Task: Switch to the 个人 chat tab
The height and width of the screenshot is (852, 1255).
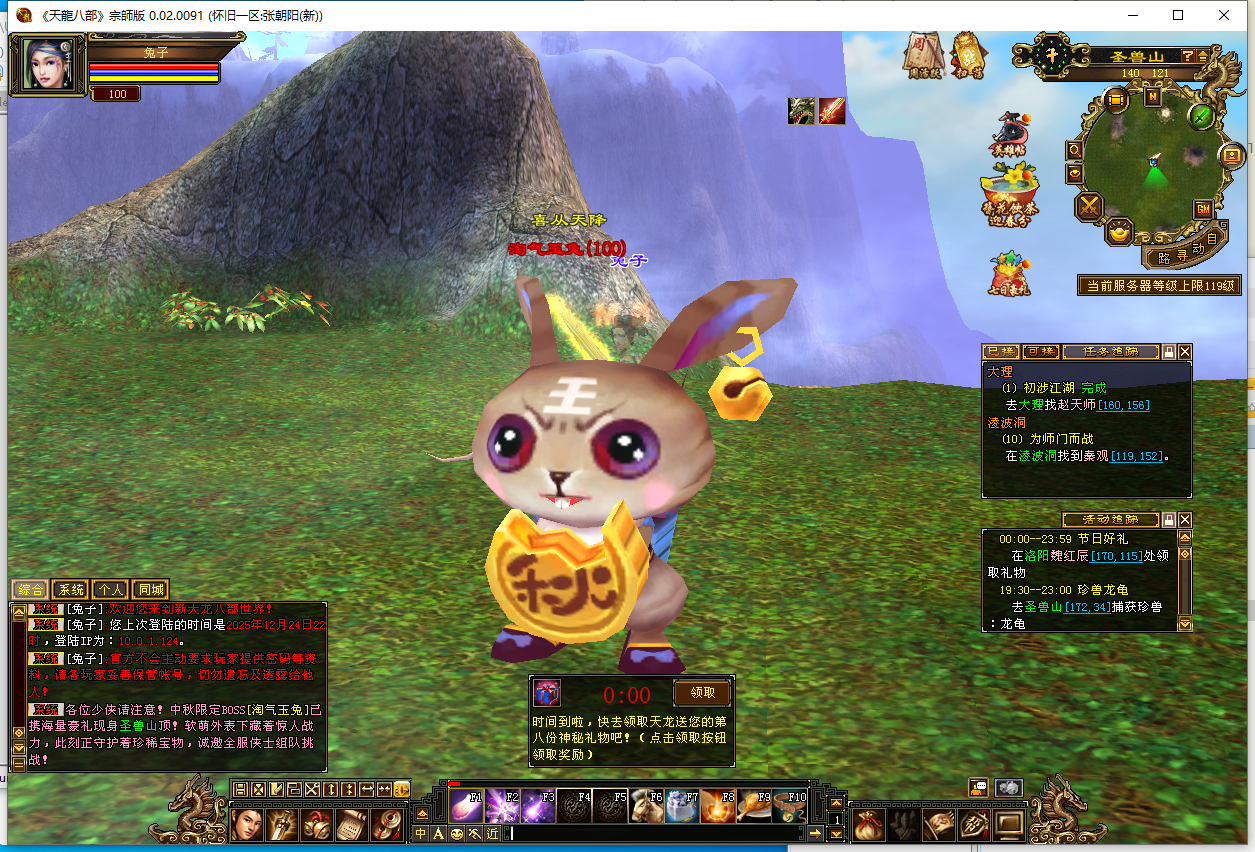Action: 110,590
